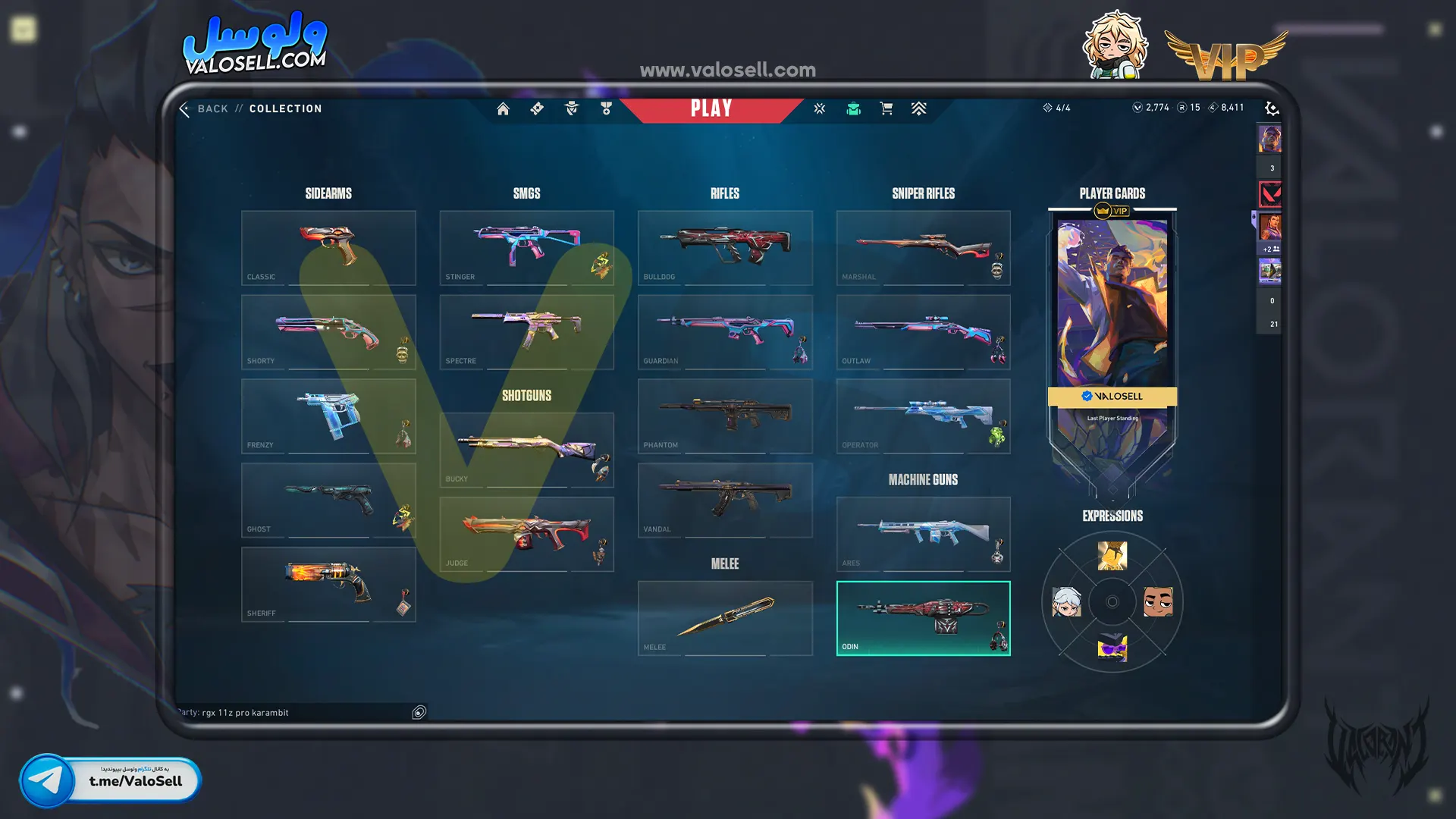Select the Stinger SMG slot
This screenshot has width=1456, height=819.
click(x=526, y=248)
